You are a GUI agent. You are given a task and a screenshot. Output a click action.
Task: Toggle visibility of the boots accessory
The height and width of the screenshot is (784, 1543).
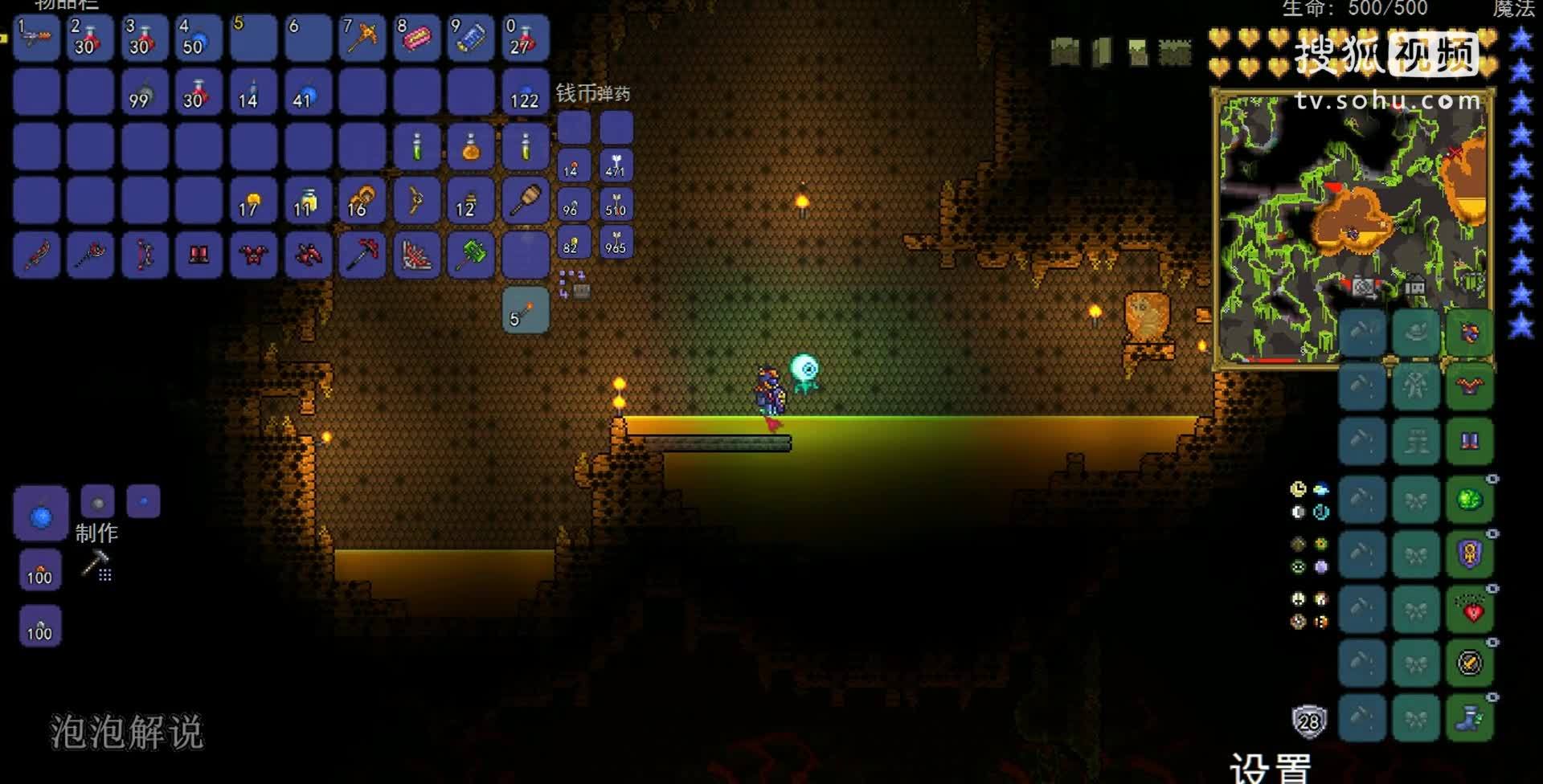1492,697
